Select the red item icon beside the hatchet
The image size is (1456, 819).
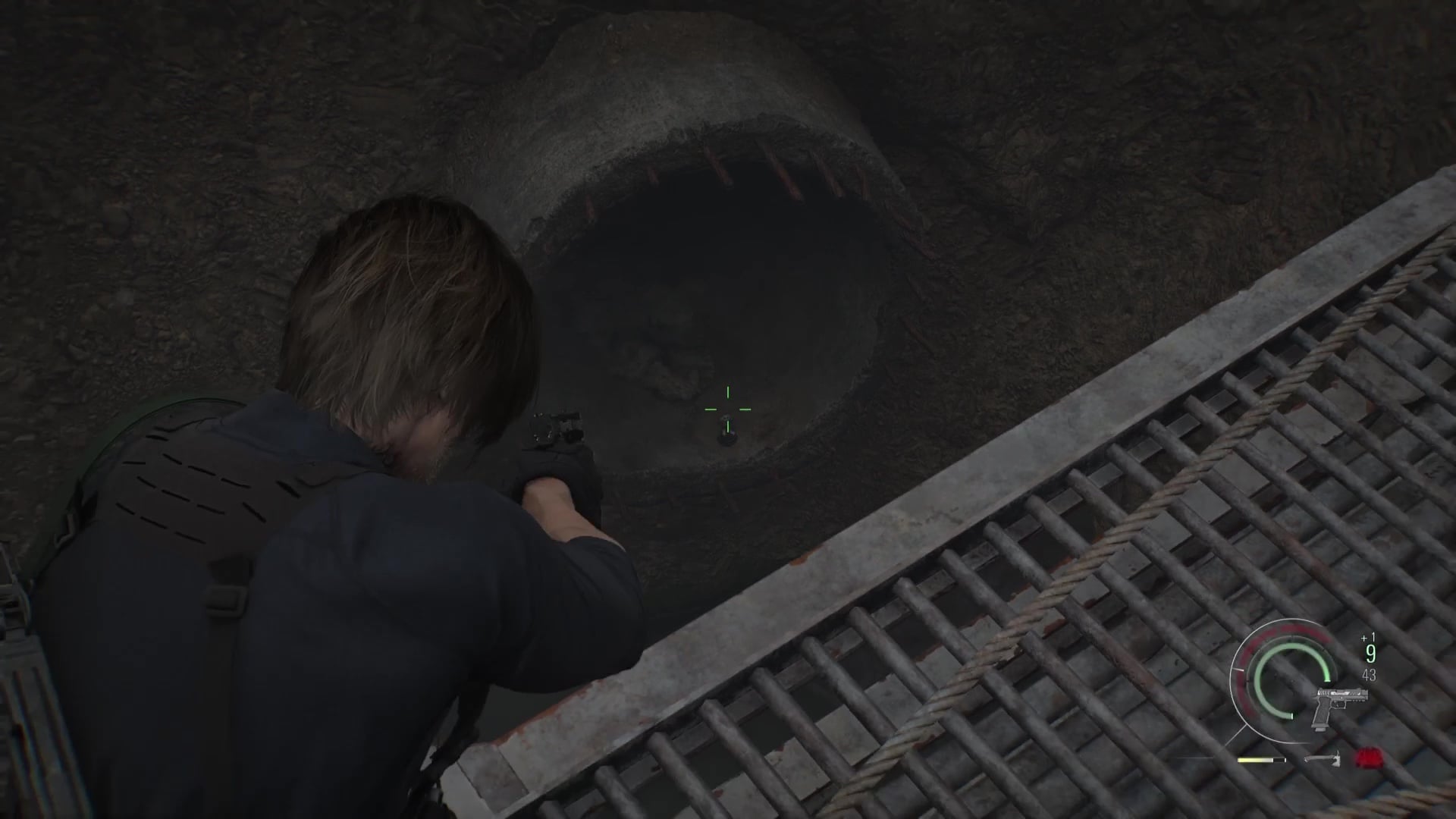(1369, 758)
